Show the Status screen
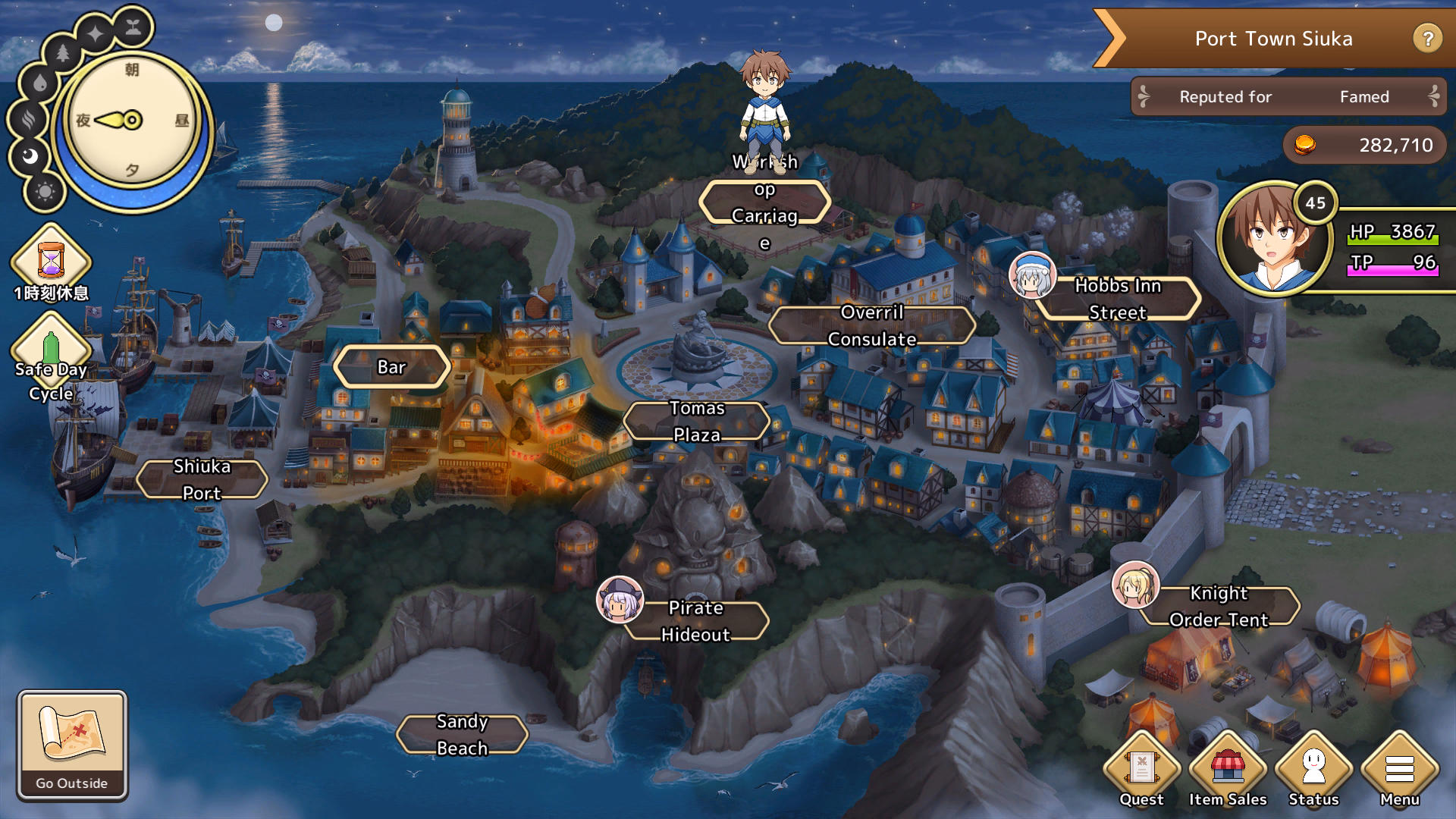 tap(1313, 769)
